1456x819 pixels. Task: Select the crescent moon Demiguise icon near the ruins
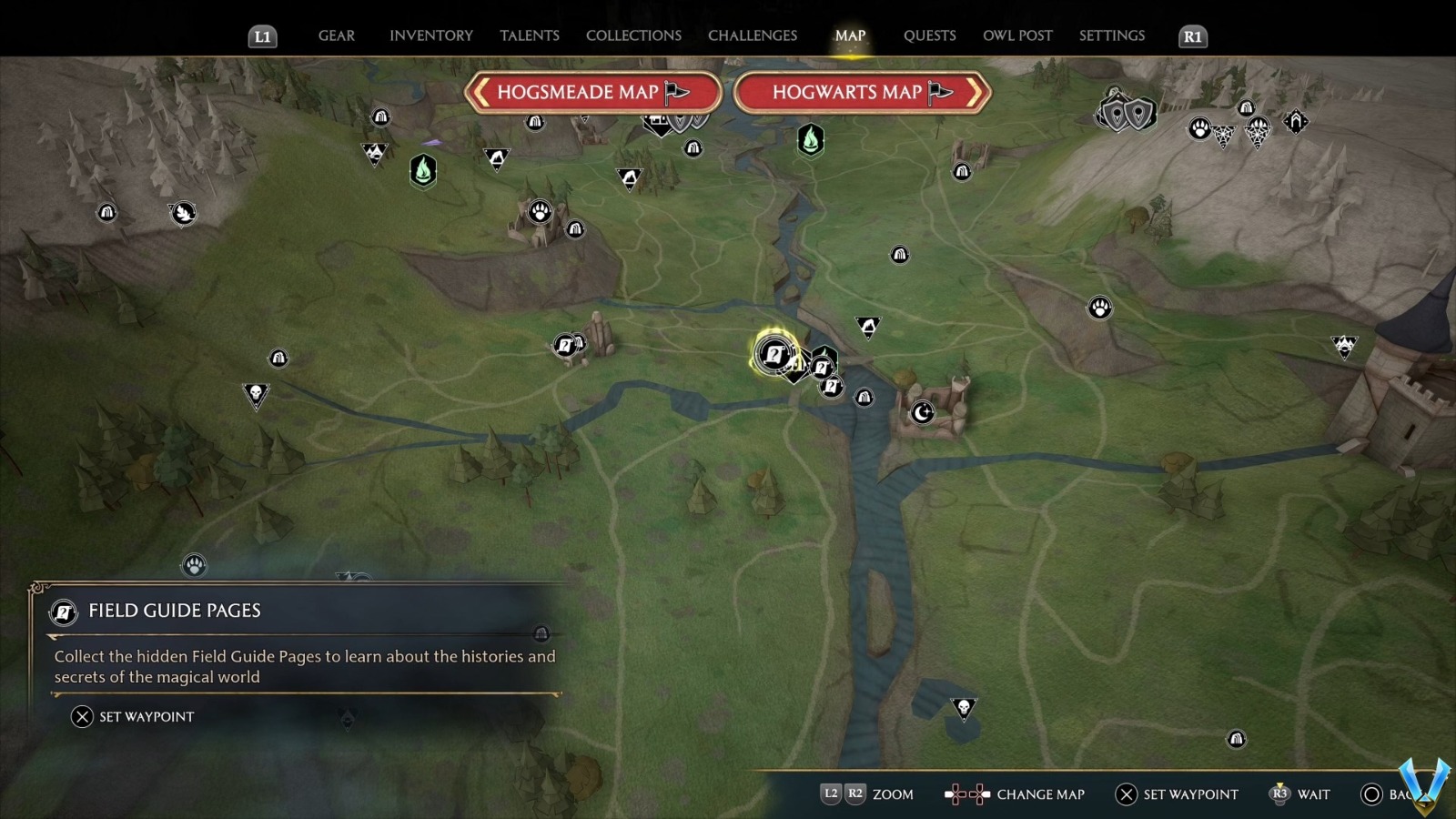921,413
